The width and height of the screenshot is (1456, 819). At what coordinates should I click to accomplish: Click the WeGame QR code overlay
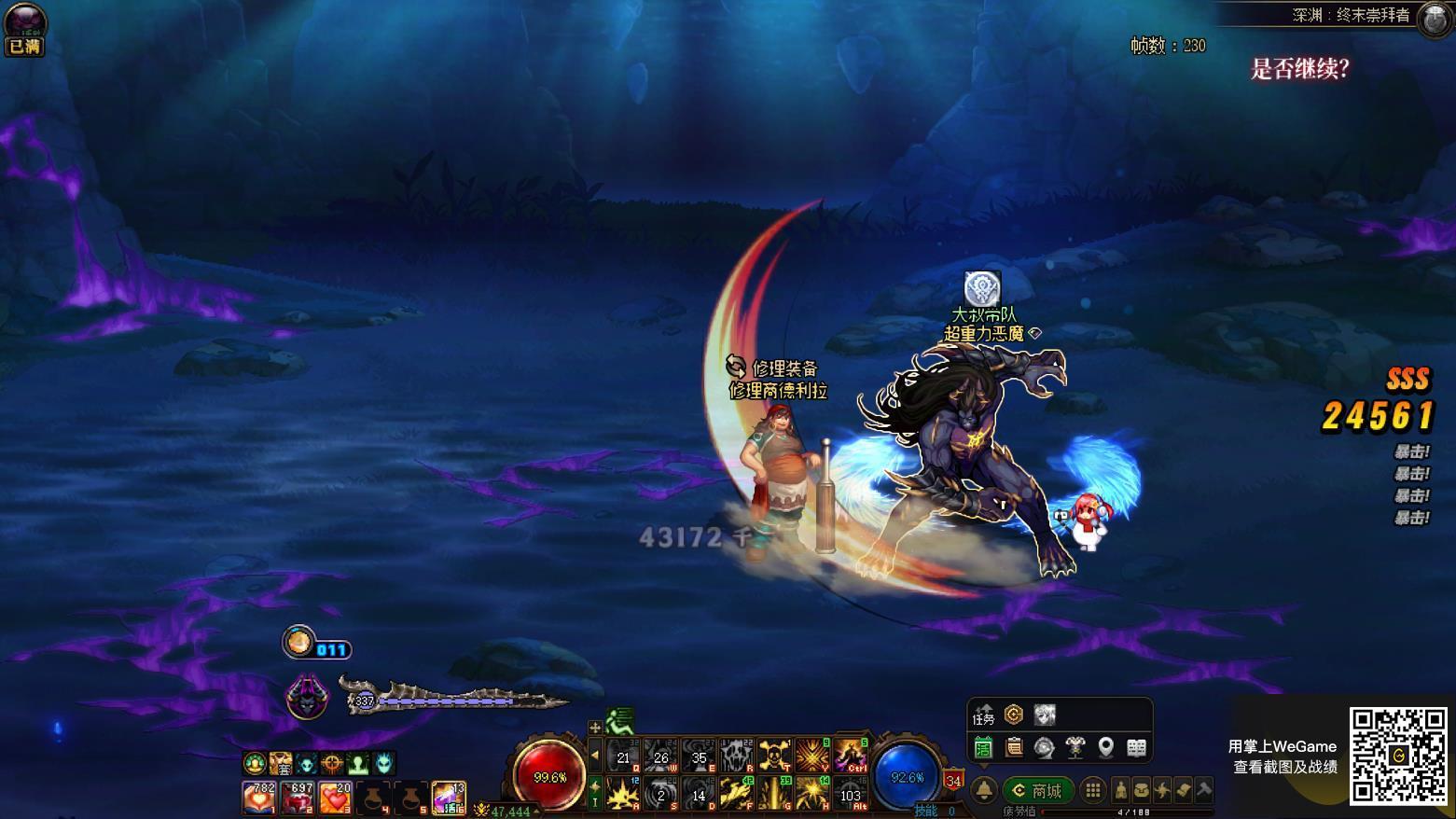[1398, 756]
